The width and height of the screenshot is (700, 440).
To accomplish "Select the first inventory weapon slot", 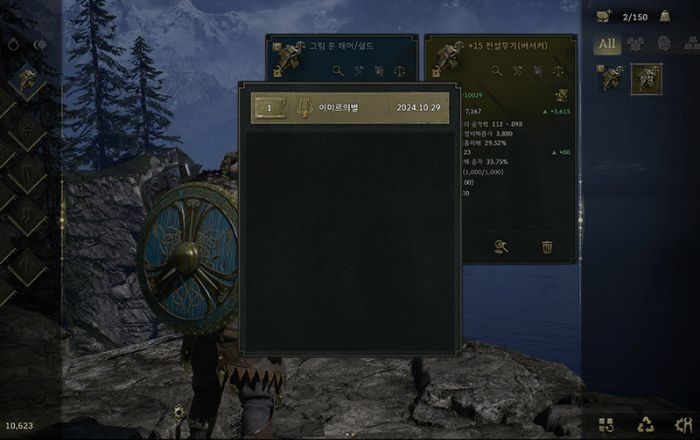I will (611, 78).
